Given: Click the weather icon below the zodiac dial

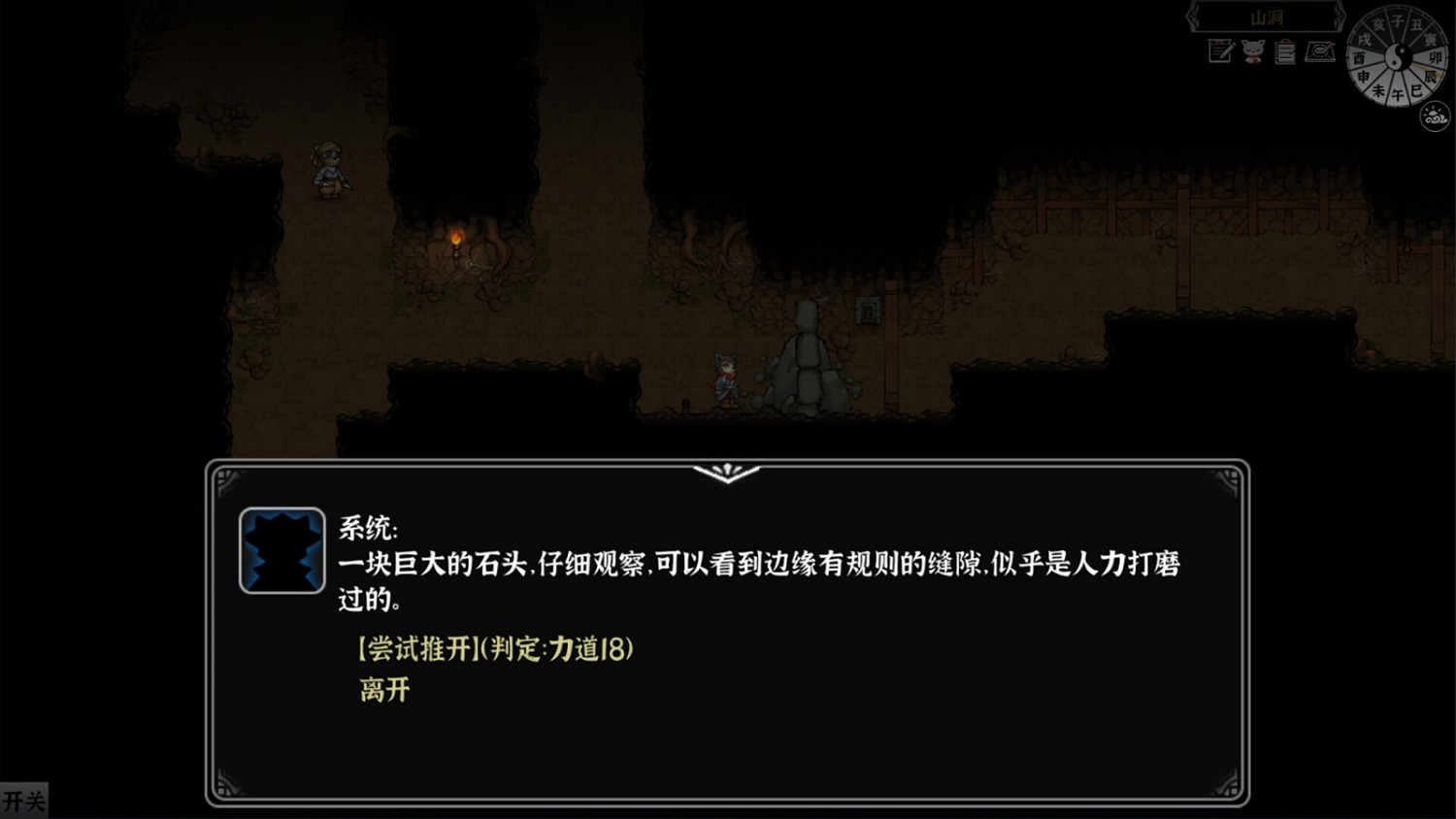Looking at the screenshot, I should (1433, 115).
